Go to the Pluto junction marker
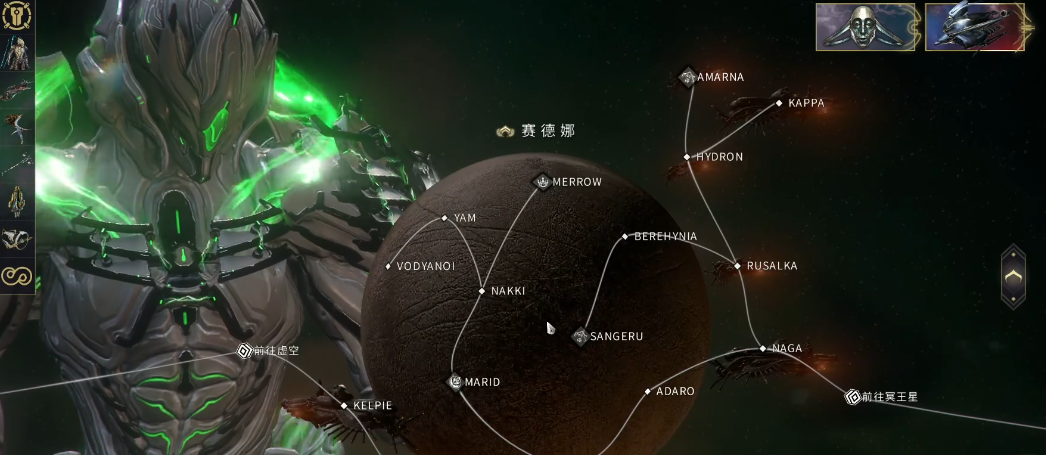Image resolution: width=1046 pixels, height=455 pixels. pos(852,397)
